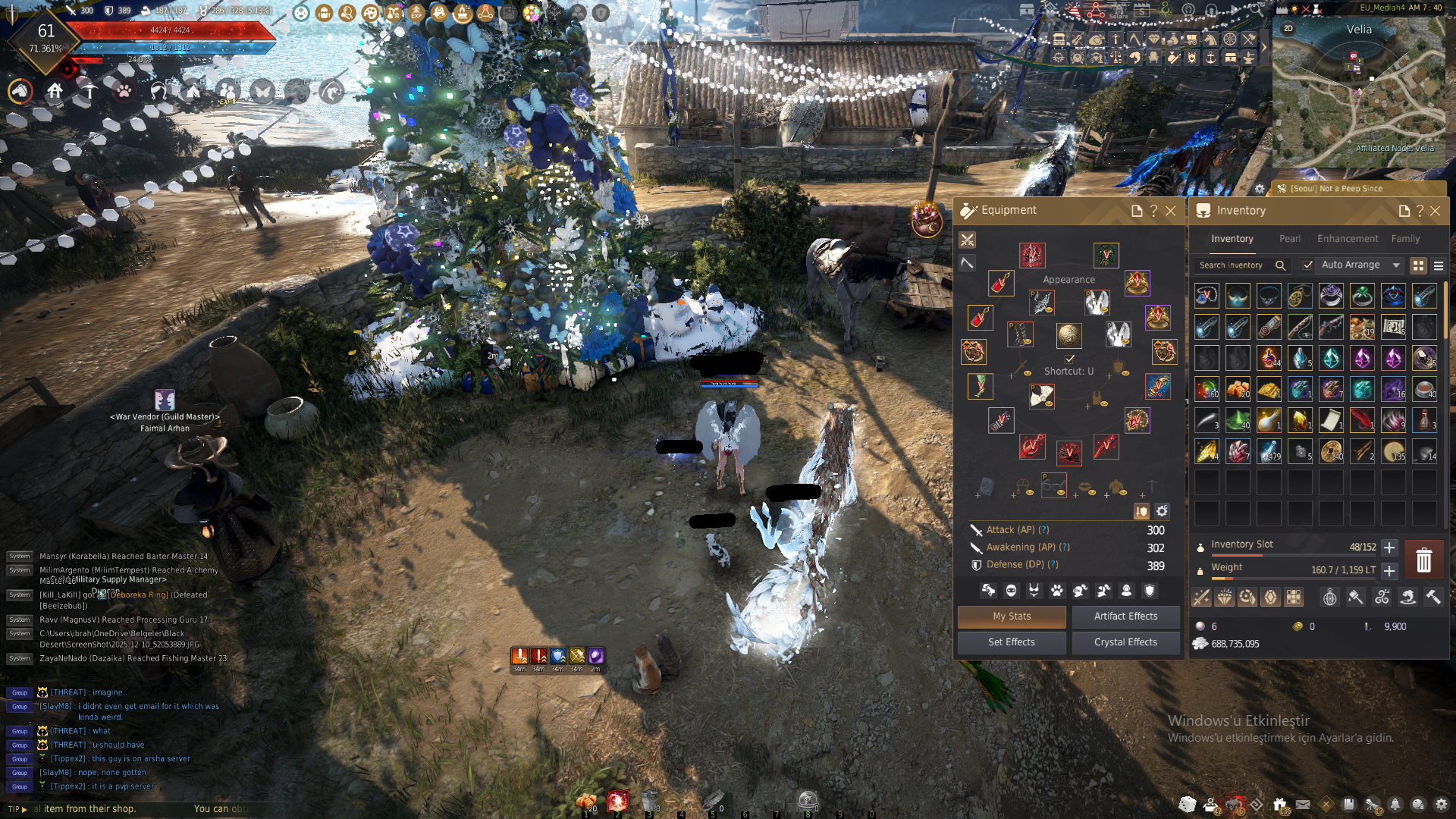
Task: Open the Auto Arrange dropdown arrow
Action: pos(1396,265)
